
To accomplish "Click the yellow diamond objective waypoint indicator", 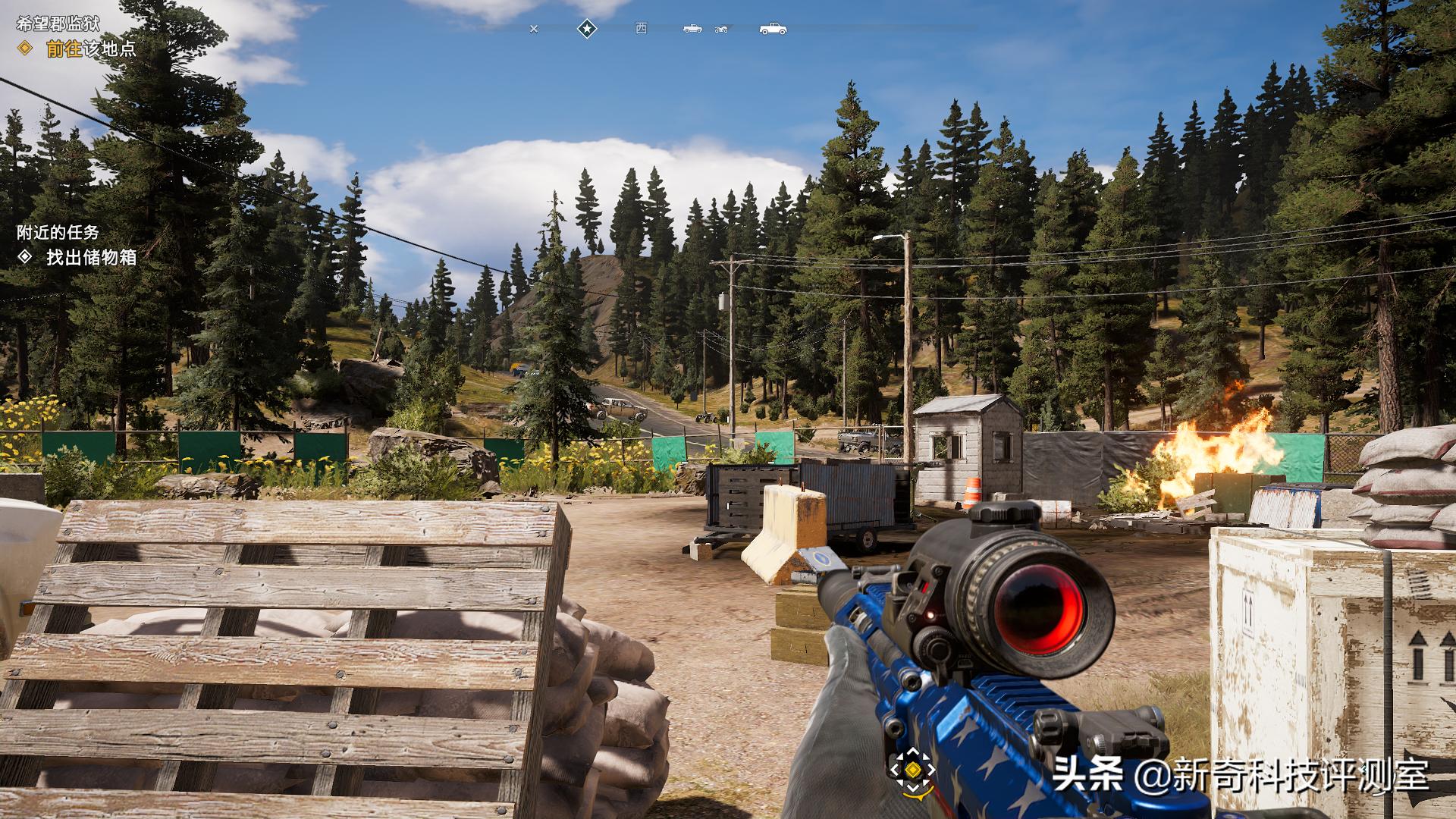I will click(913, 770).
